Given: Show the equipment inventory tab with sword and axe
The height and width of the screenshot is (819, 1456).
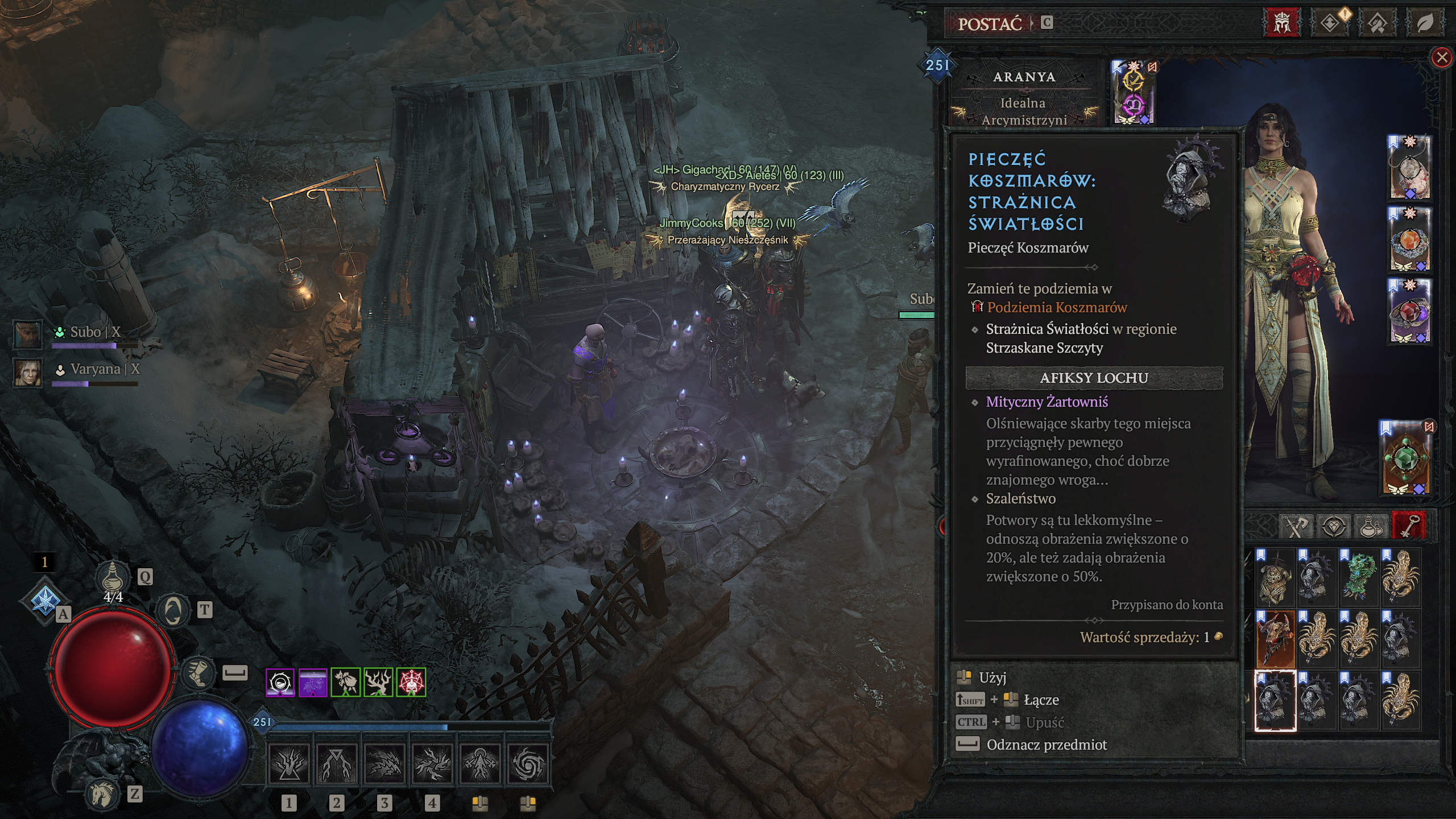Looking at the screenshot, I should click(1297, 526).
